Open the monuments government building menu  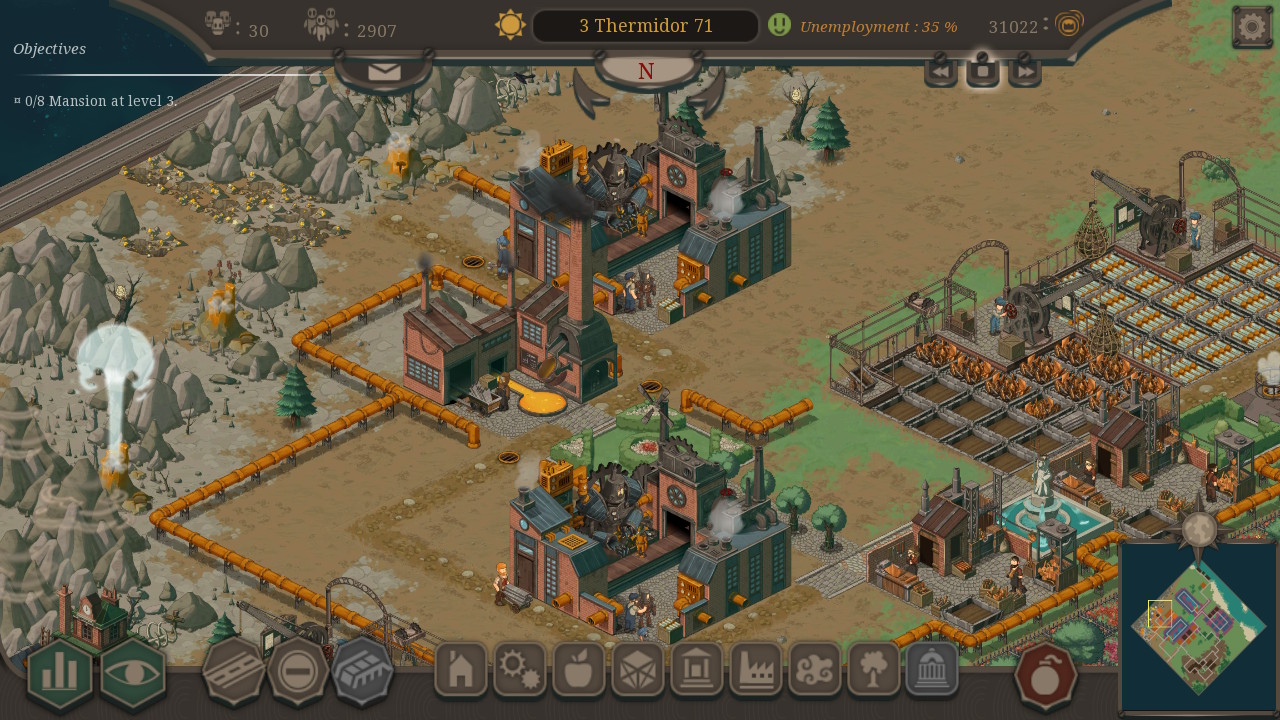[x=932, y=670]
